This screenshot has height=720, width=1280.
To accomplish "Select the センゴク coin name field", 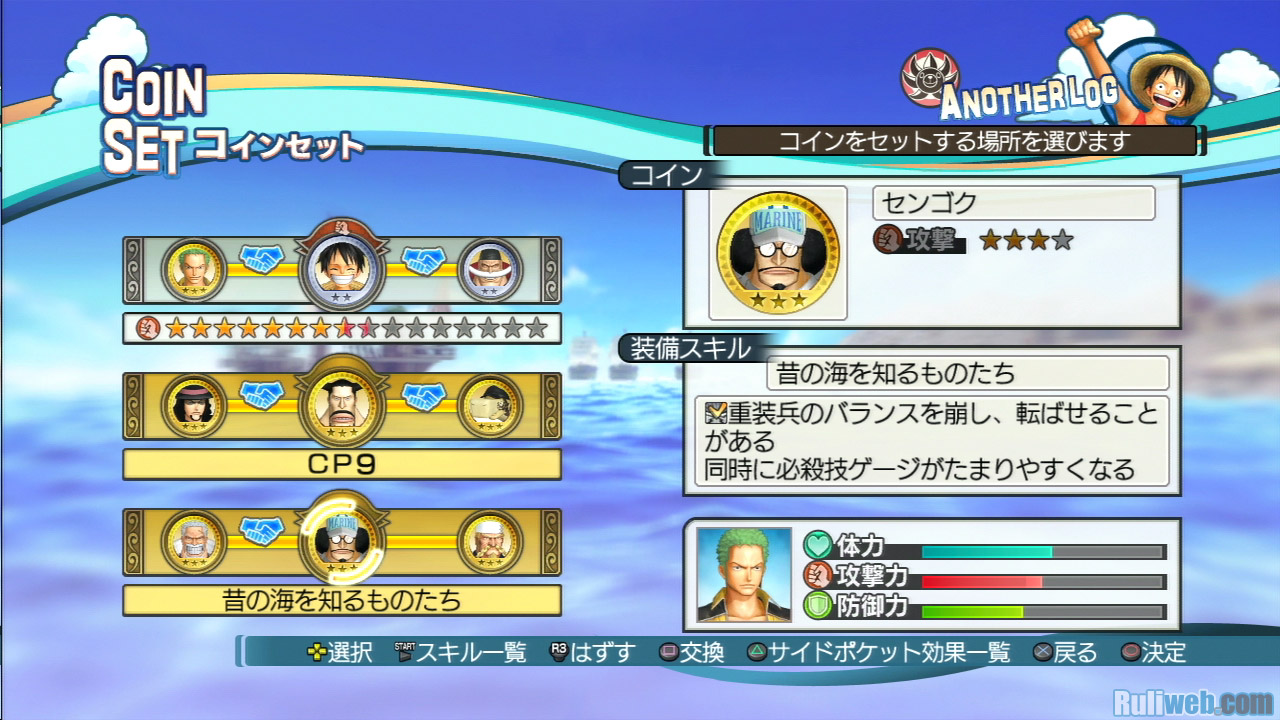I will click(1013, 204).
